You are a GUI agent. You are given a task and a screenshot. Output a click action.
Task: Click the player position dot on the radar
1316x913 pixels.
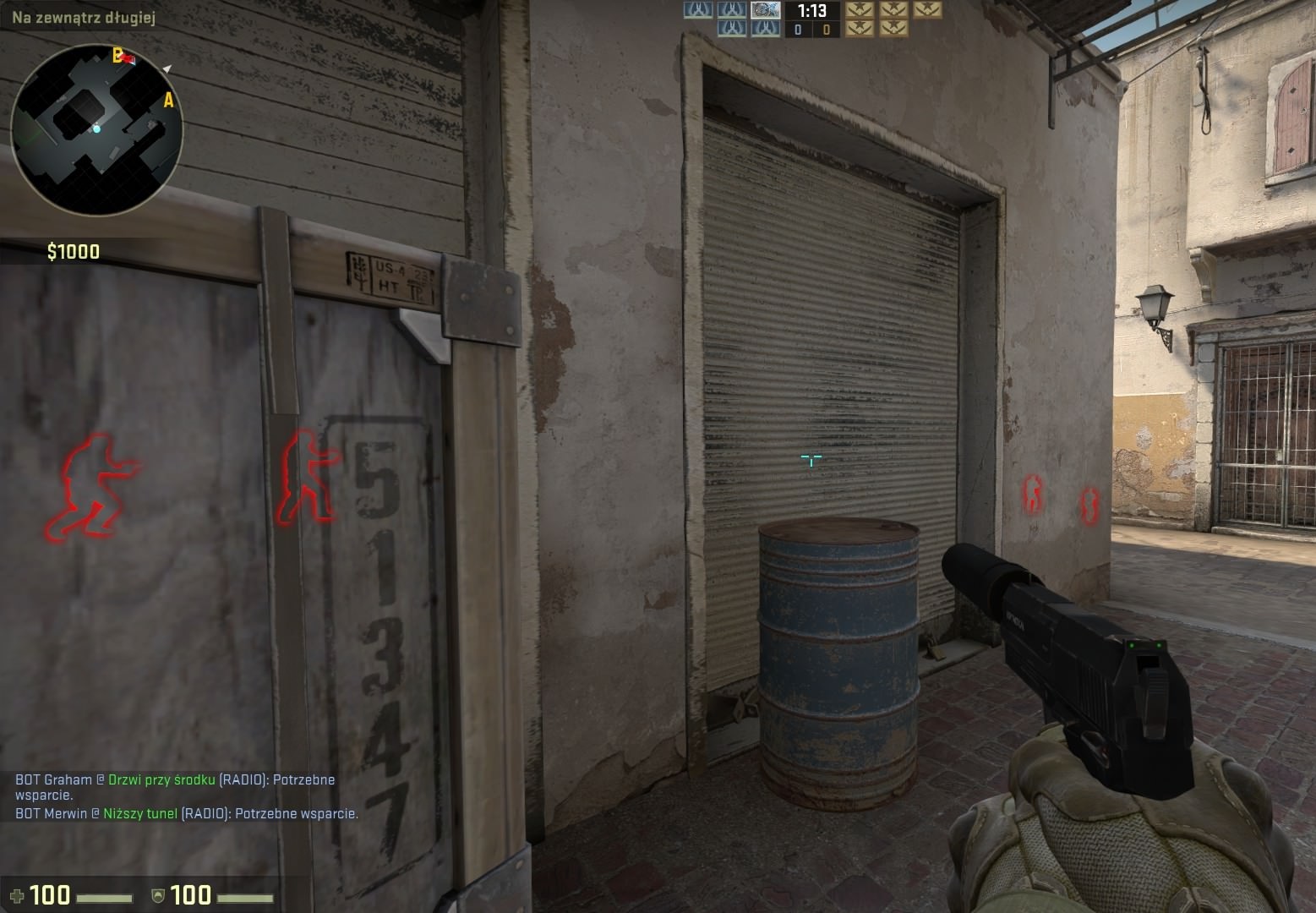(97, 129)
